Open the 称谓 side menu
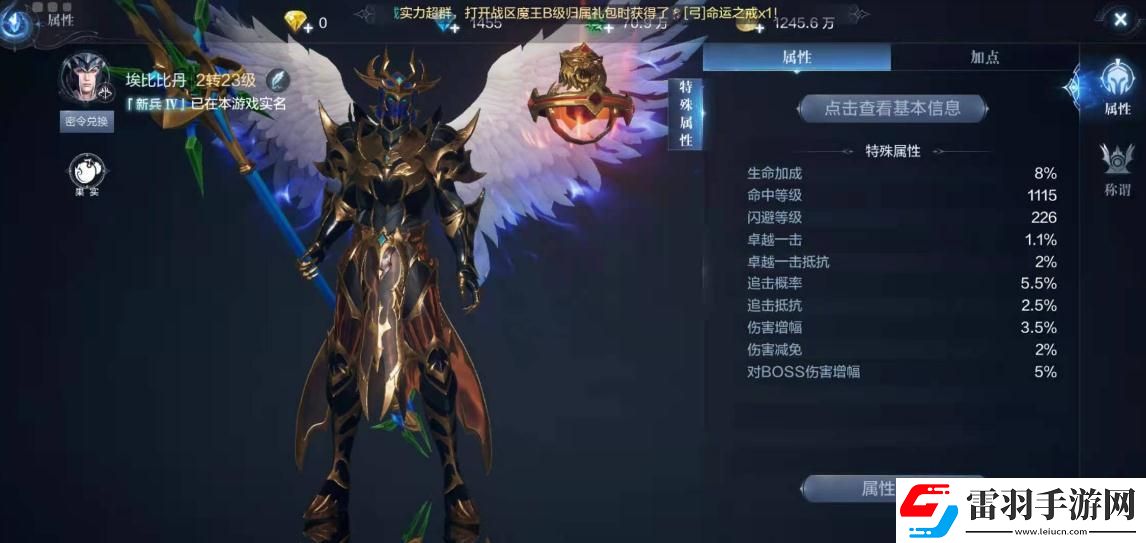This screenshot has height=543, width=1146. [1117, 170]
